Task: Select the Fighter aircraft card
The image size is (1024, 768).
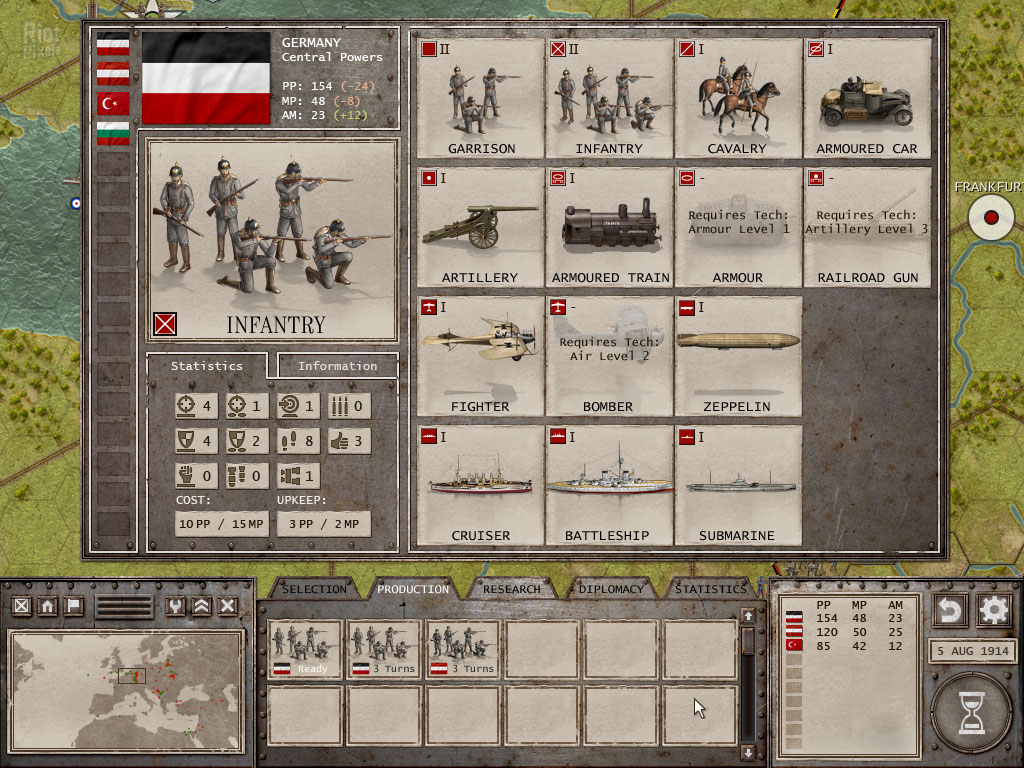Action: coord(480,356)
